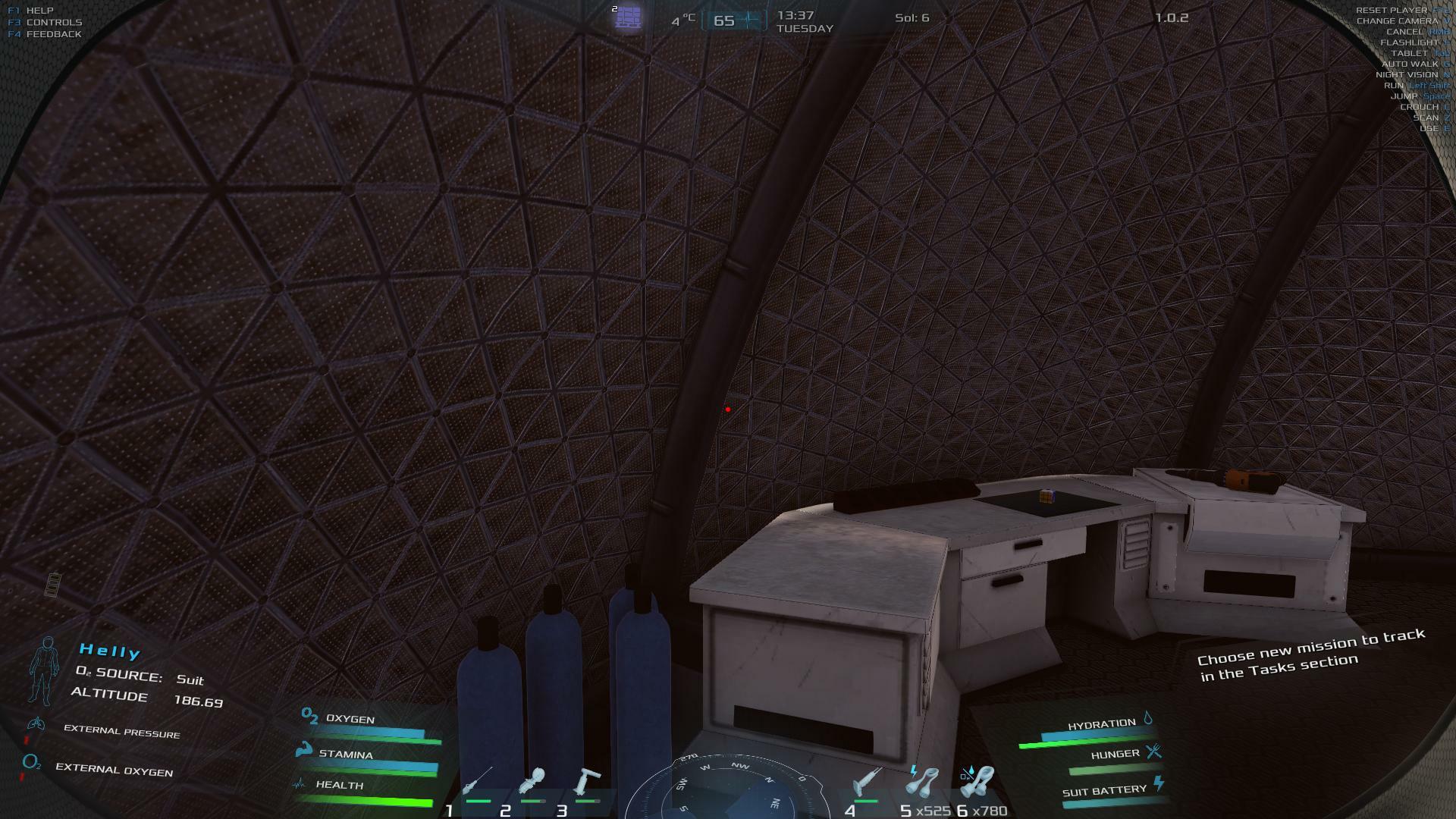Click the mission tracker prompt text
The width and height of the screenshot is (1456, 819).
pyautogui.click(x=1311, y=653)
